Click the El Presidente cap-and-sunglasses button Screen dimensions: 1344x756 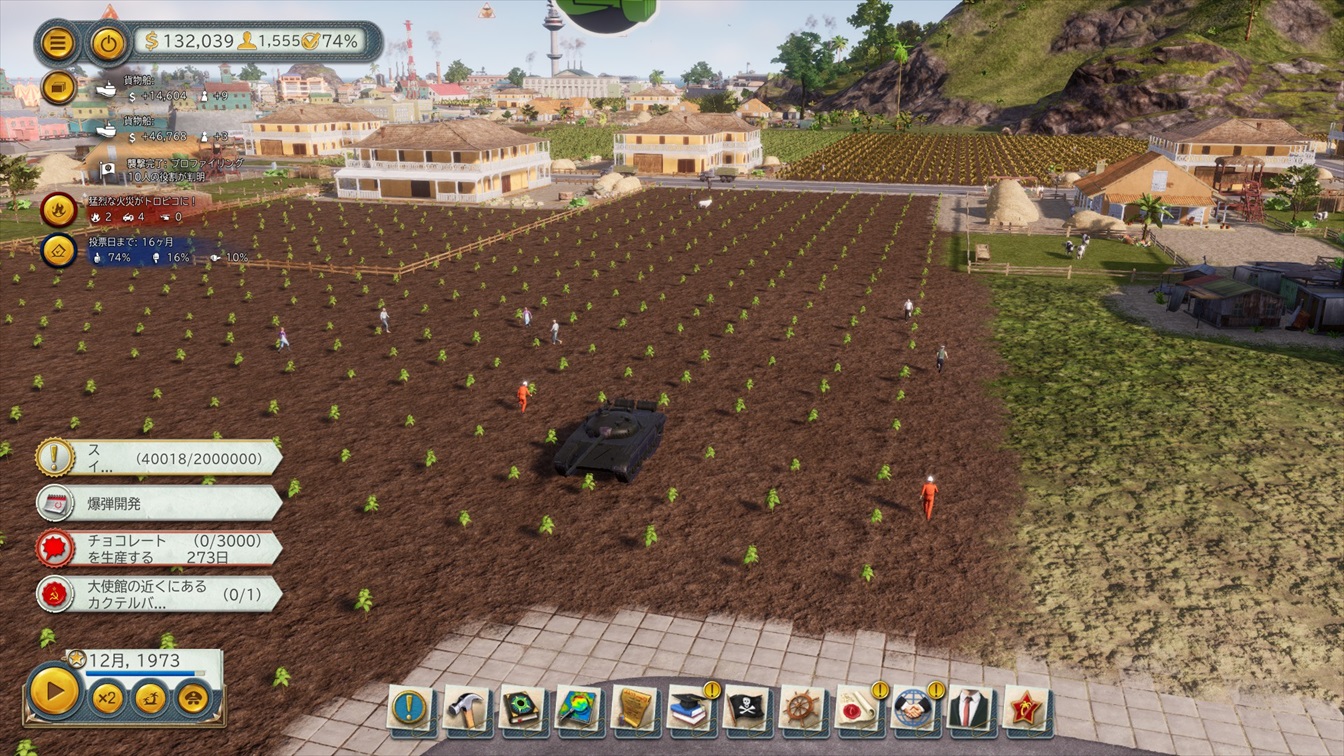pyautogui.click(x=193, y=697)
